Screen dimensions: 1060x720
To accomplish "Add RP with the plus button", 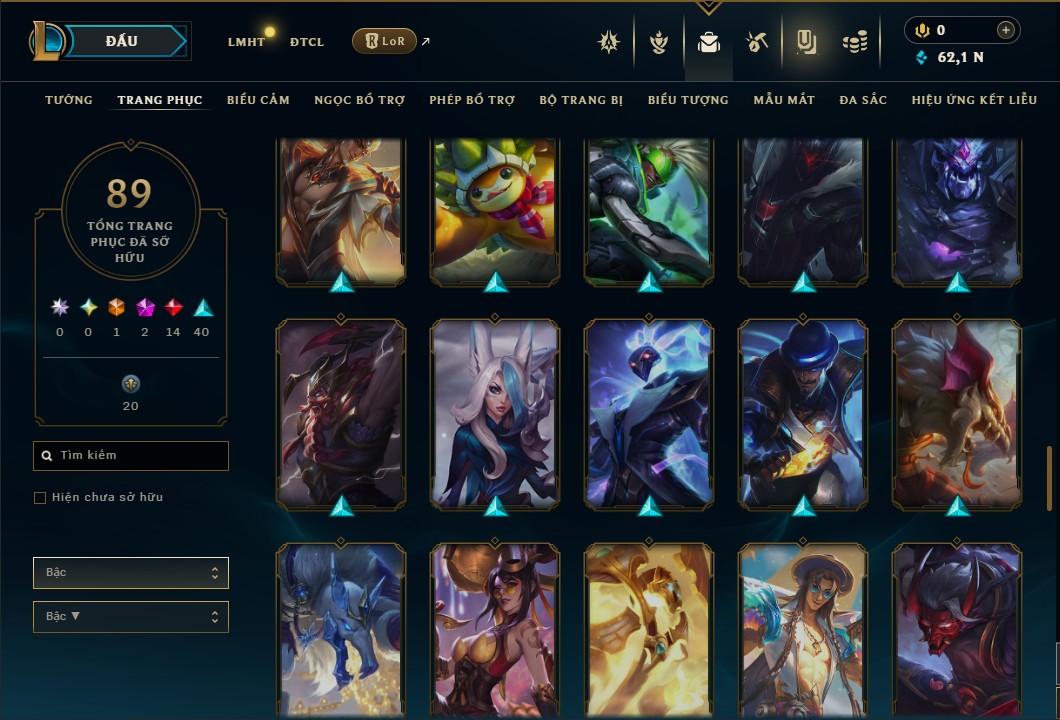I will tap(1006, 30).
